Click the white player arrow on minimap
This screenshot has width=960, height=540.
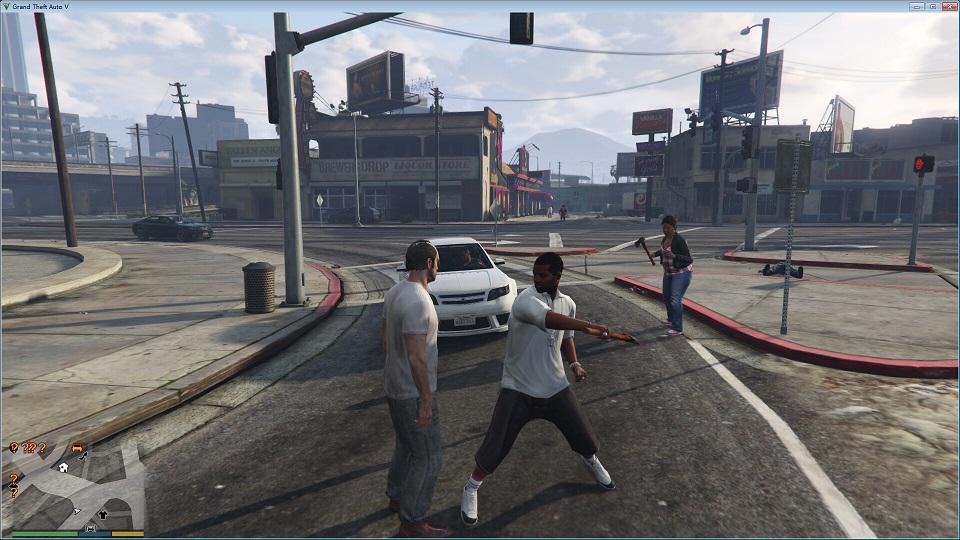click(76, 510)
